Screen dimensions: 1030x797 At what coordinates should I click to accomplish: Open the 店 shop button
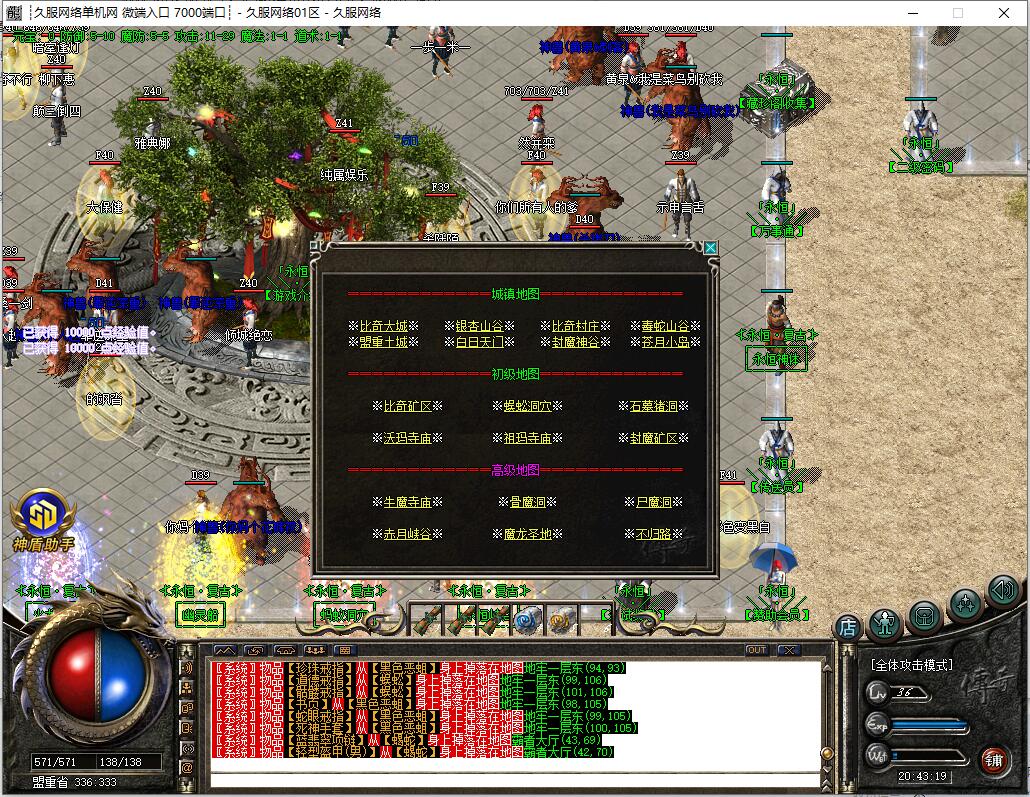click(x=848, y=628)
